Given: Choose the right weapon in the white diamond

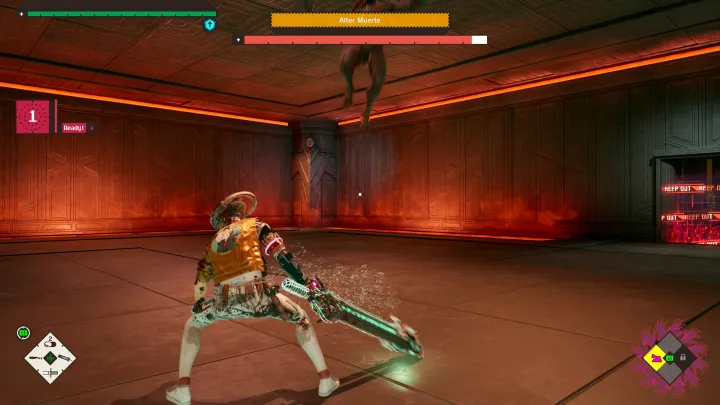Looking at the screenshot, I should click(64, 358).
